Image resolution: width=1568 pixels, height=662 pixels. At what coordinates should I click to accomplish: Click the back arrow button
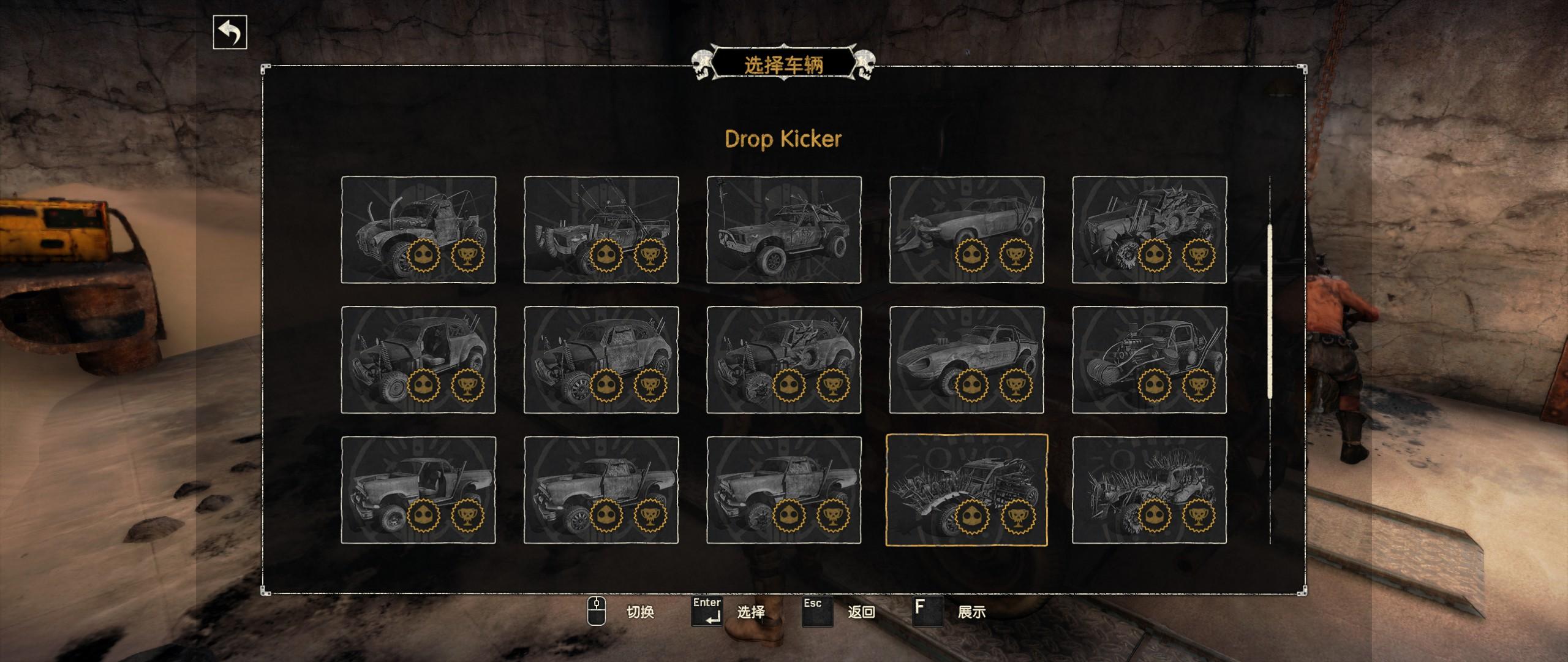pos(230,32)
